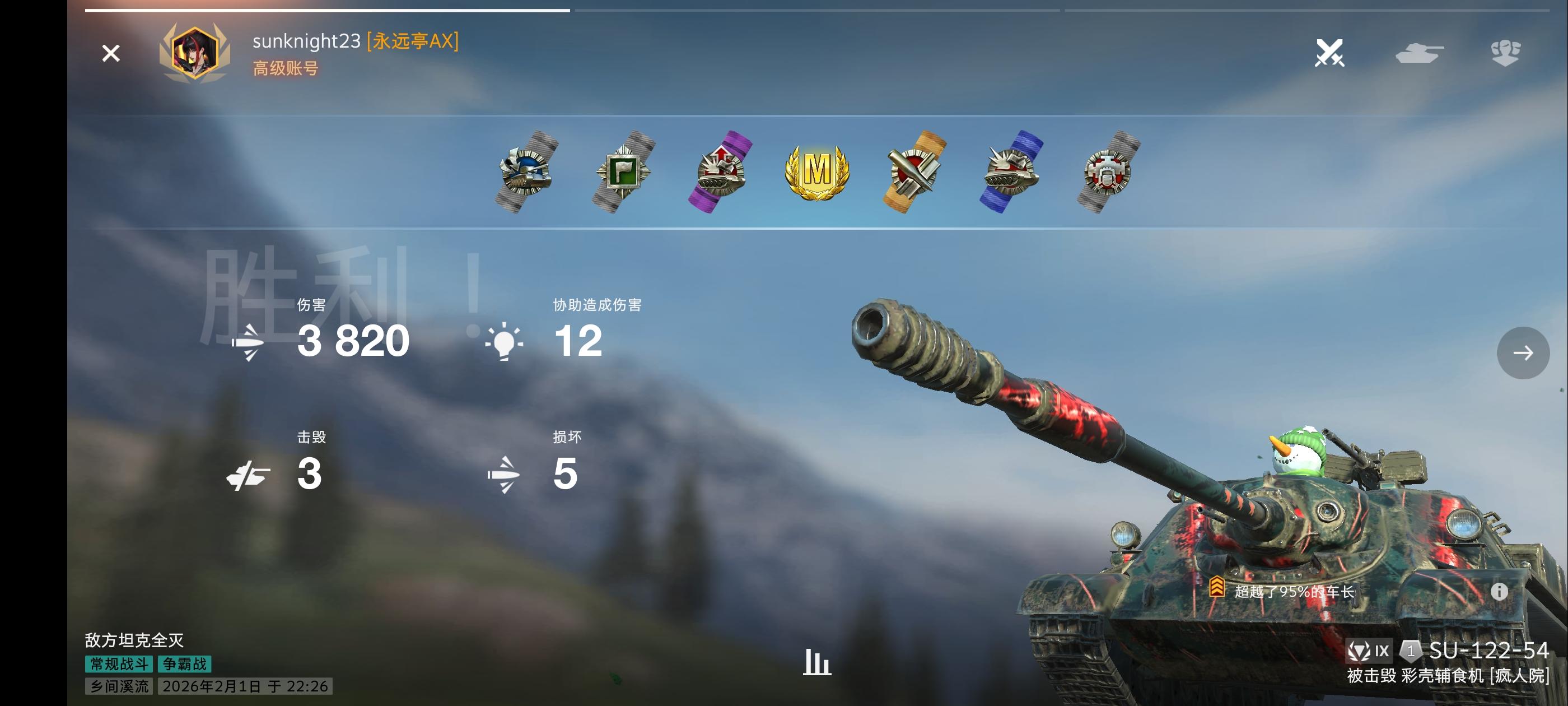The width and height of the screenshot is (1568, 706).
Task: Go to next page with arrow button
Action: pos(1523,352)
